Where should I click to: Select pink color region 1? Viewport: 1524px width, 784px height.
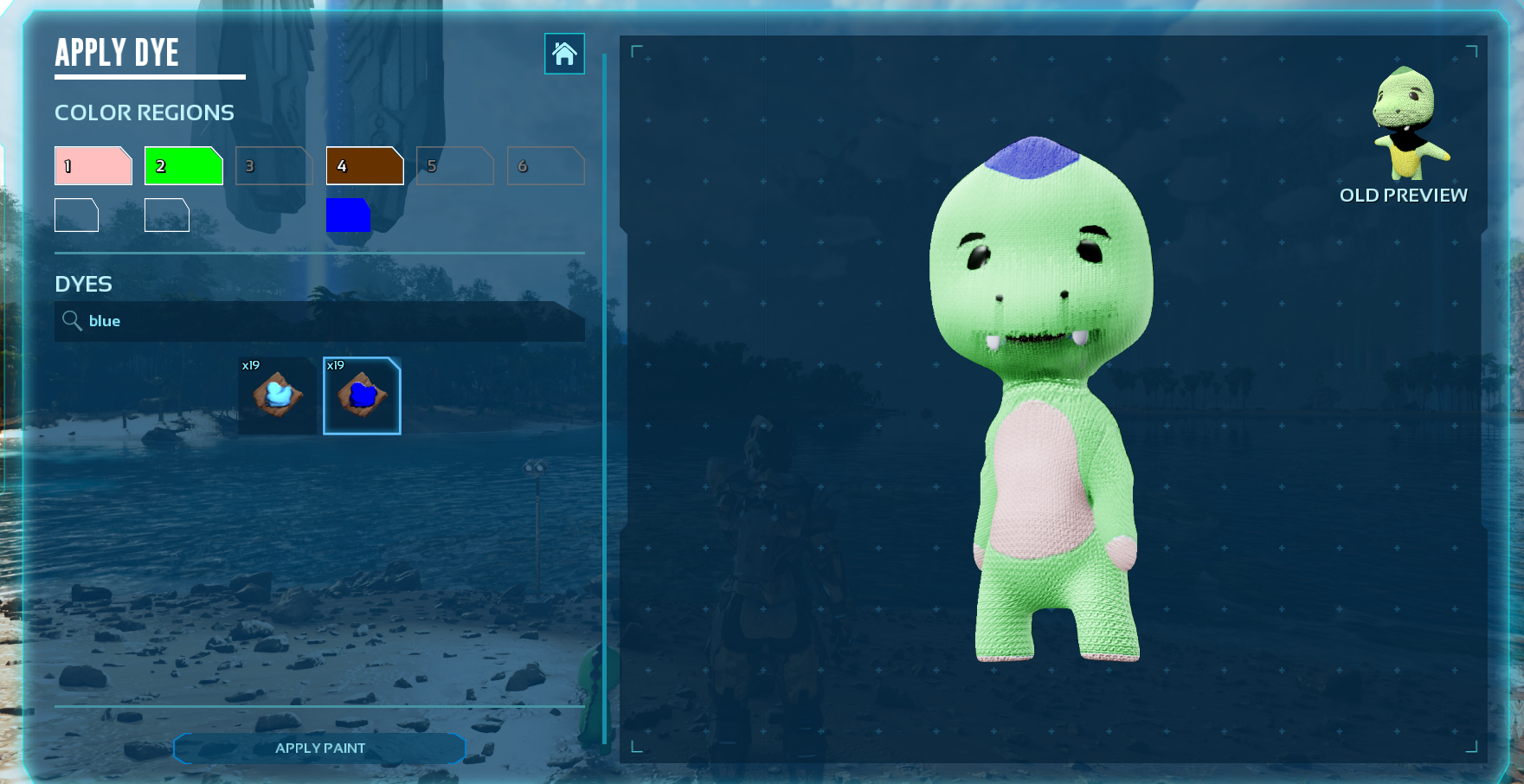click(93, 165)
